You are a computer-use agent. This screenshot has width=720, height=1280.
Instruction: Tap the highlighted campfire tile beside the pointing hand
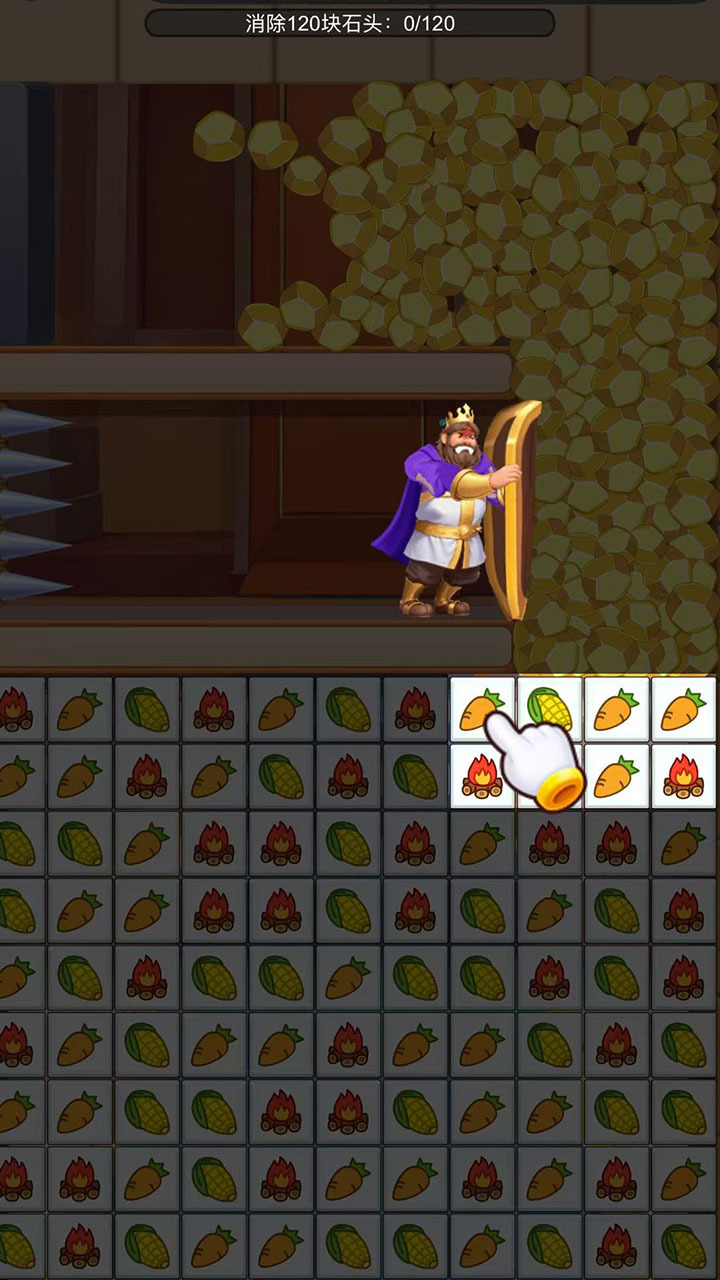point(480,777)
